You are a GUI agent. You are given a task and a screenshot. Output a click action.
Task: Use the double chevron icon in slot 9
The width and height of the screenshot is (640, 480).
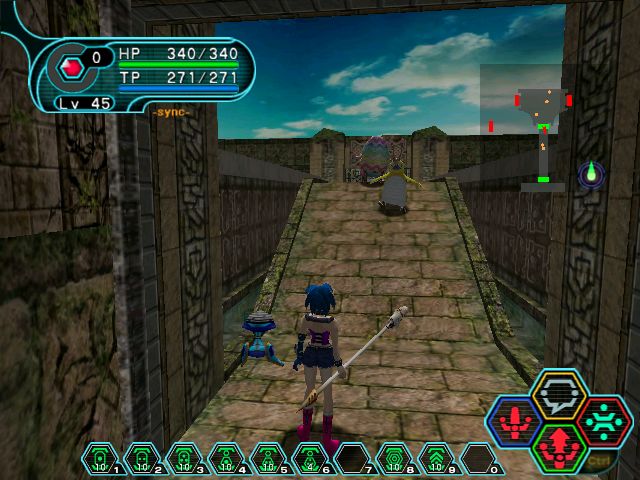pos(436,458)
